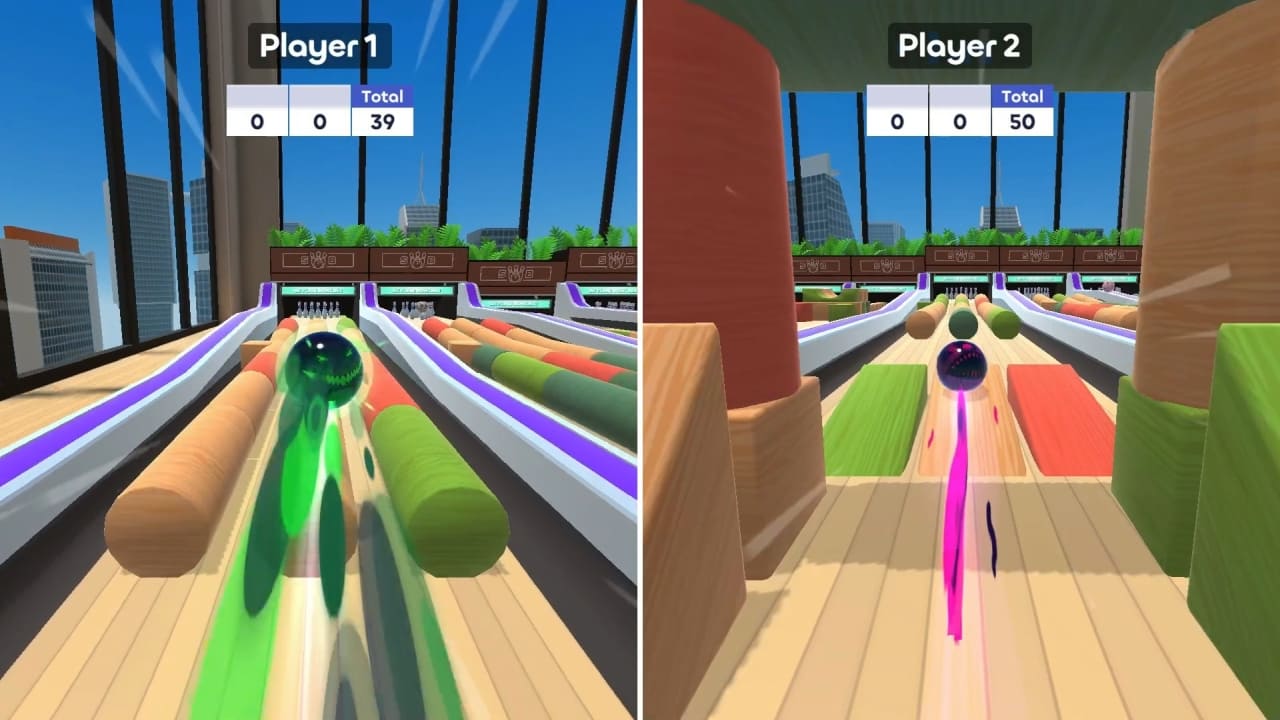The width and height of the screenshot is (1280, 720).
Task: Select the Player 2 nameplate
Action: [x=958, y=45]
